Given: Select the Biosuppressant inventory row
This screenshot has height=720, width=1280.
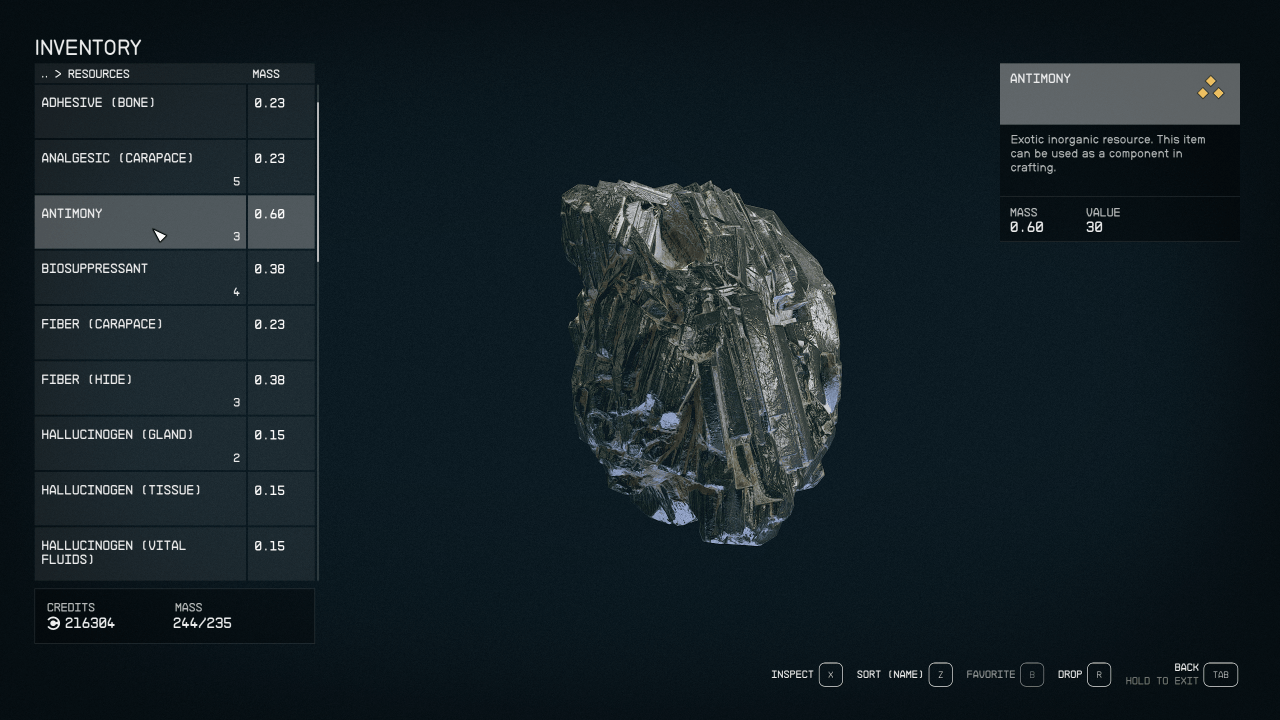Looking at the screenshot, I should pos(140,276).
